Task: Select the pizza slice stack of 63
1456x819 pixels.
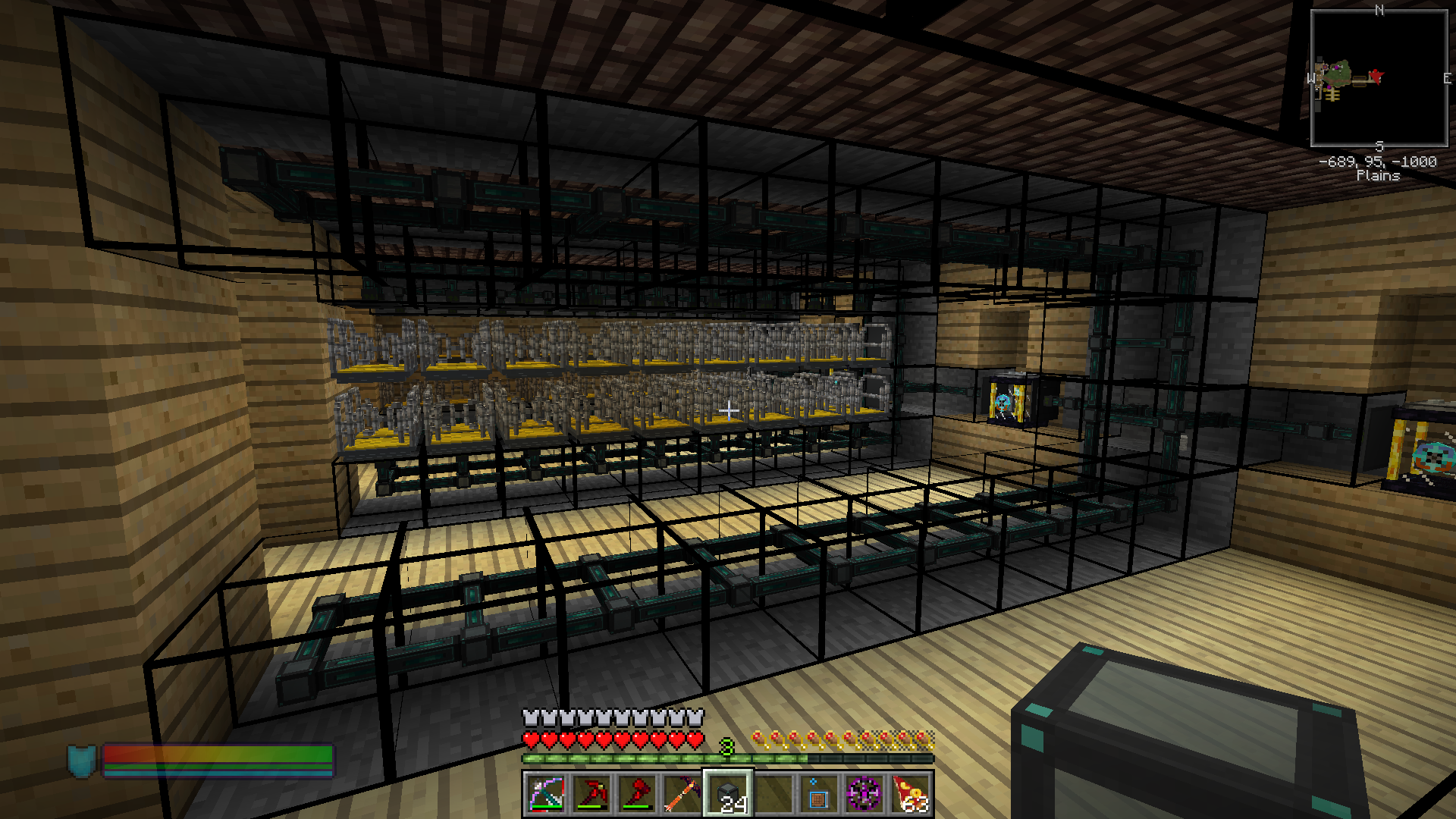Action: click(x=910, y=794)
